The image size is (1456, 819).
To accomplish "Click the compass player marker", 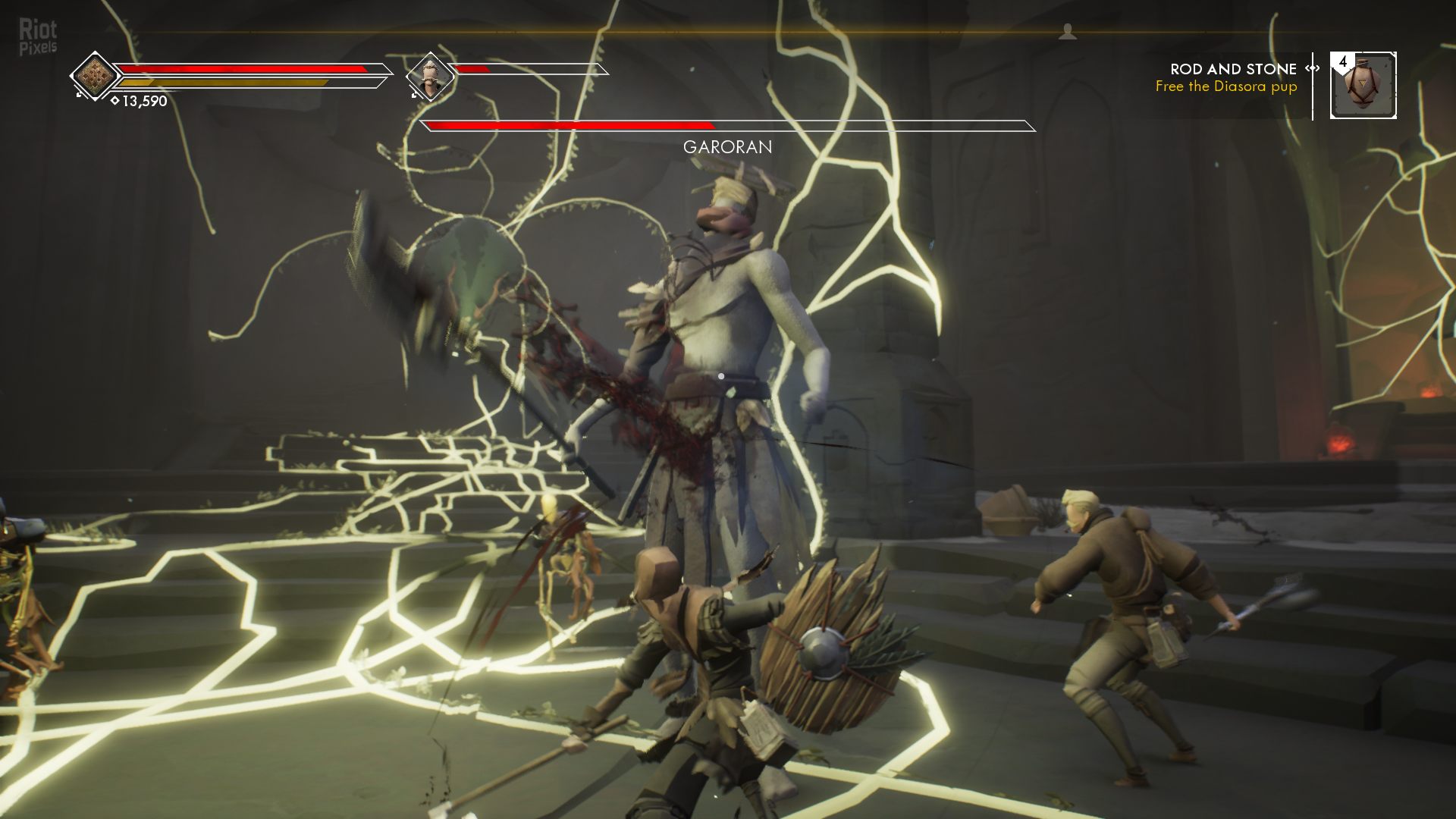I will [1068, 32].
